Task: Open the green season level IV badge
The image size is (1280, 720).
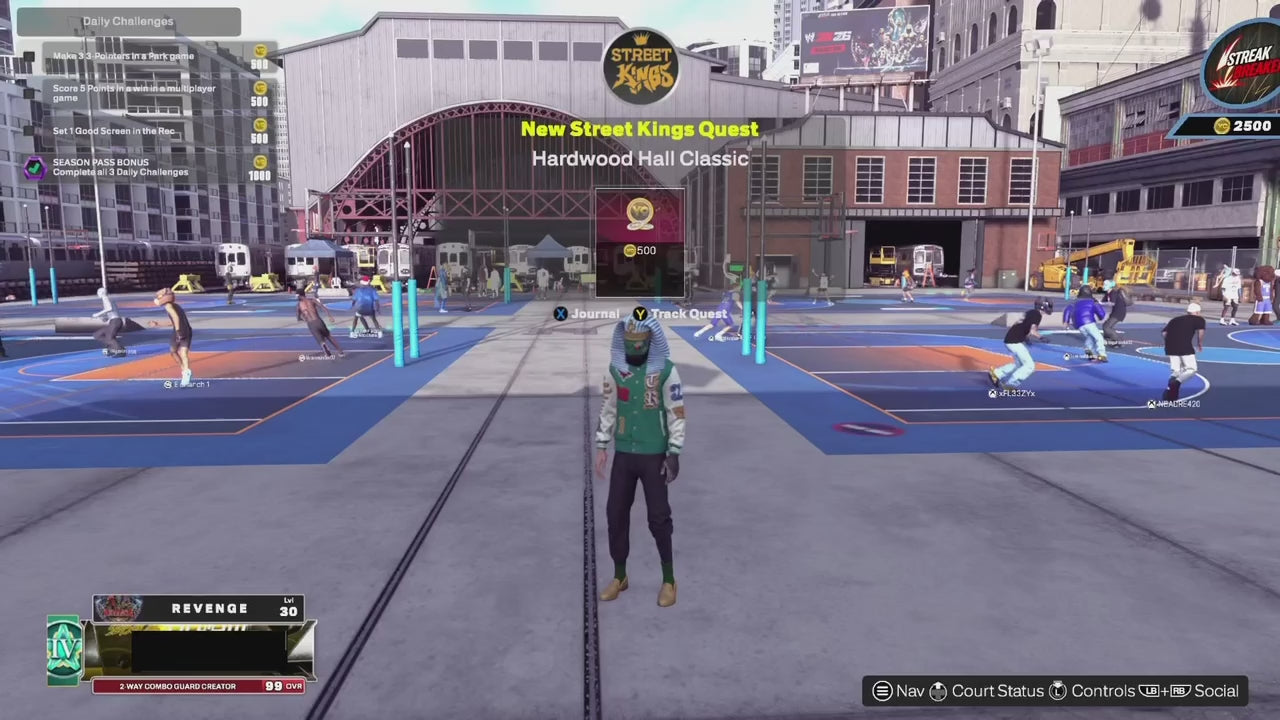Action: coord(63,650)
